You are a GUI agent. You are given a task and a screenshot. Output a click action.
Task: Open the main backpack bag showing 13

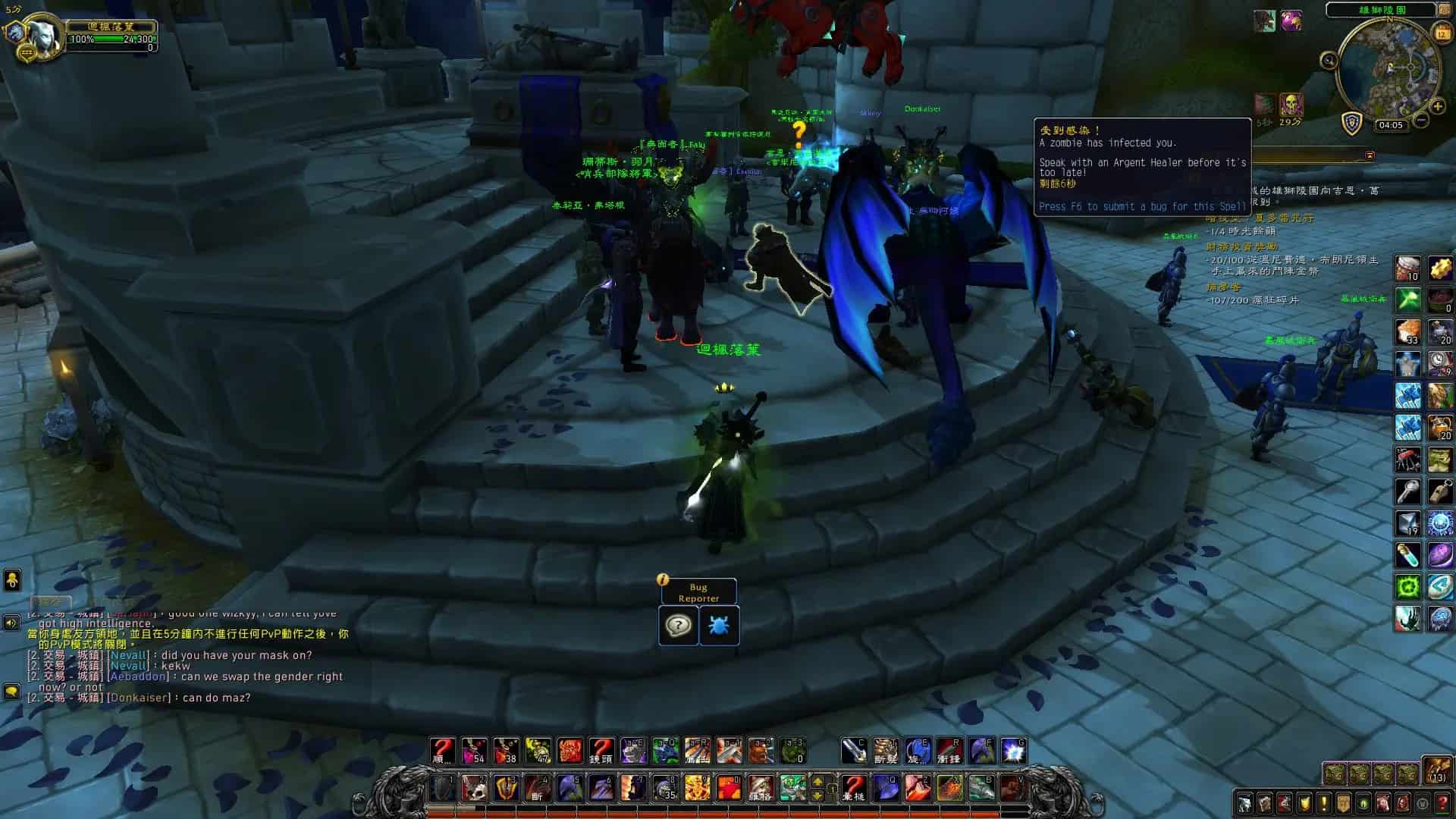coord(1436,770)
